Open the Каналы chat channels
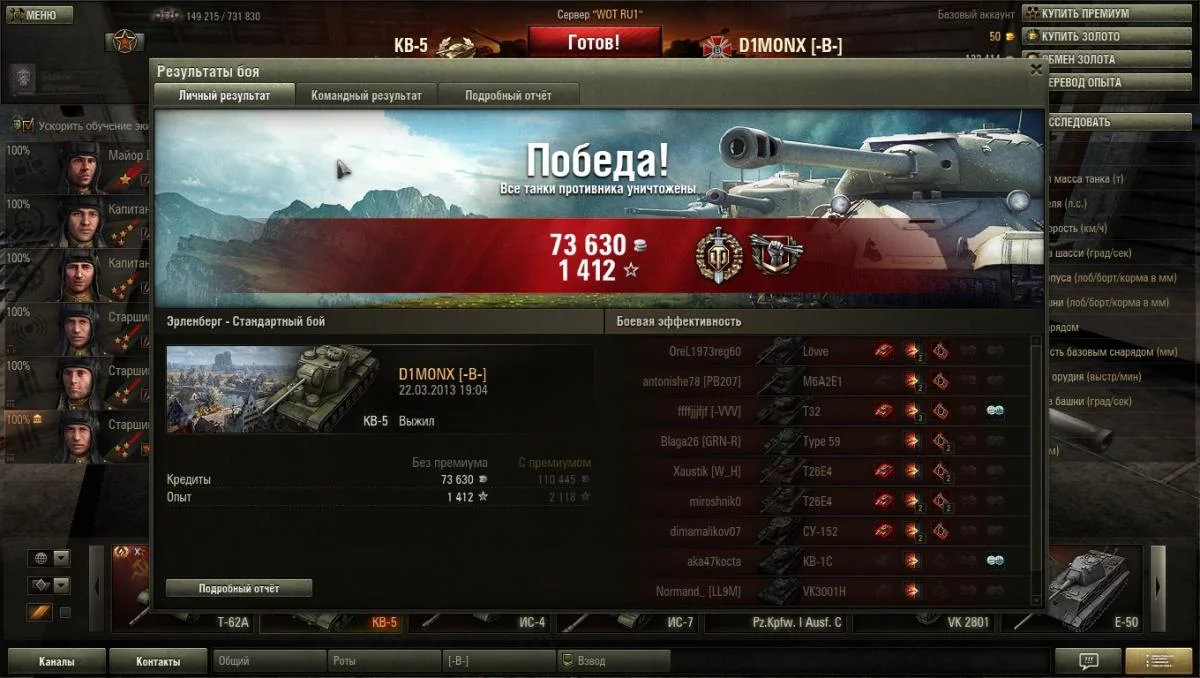 point(56,661)
